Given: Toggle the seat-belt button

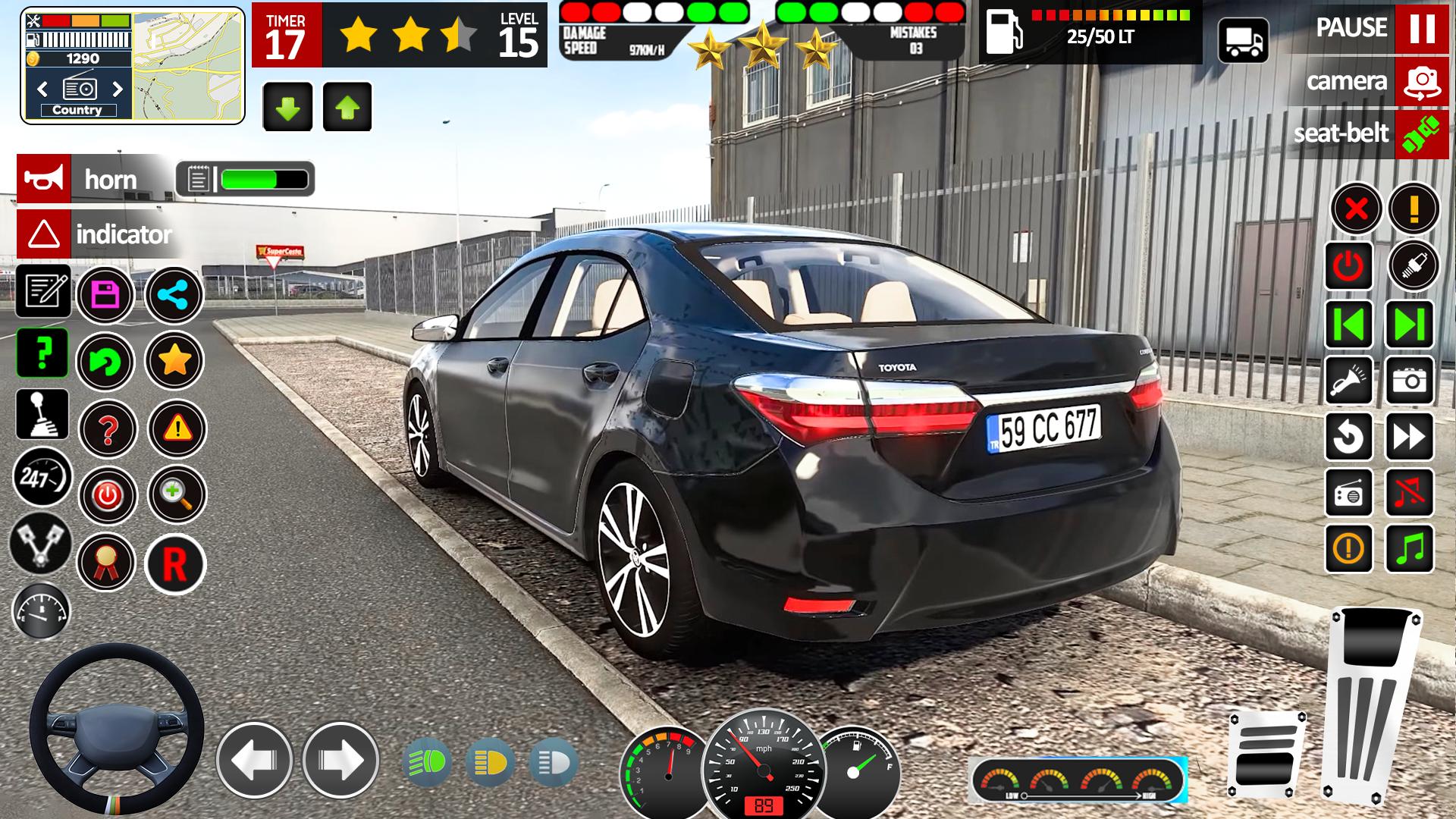Looking at the screenshot, I should click(1421, 133).
